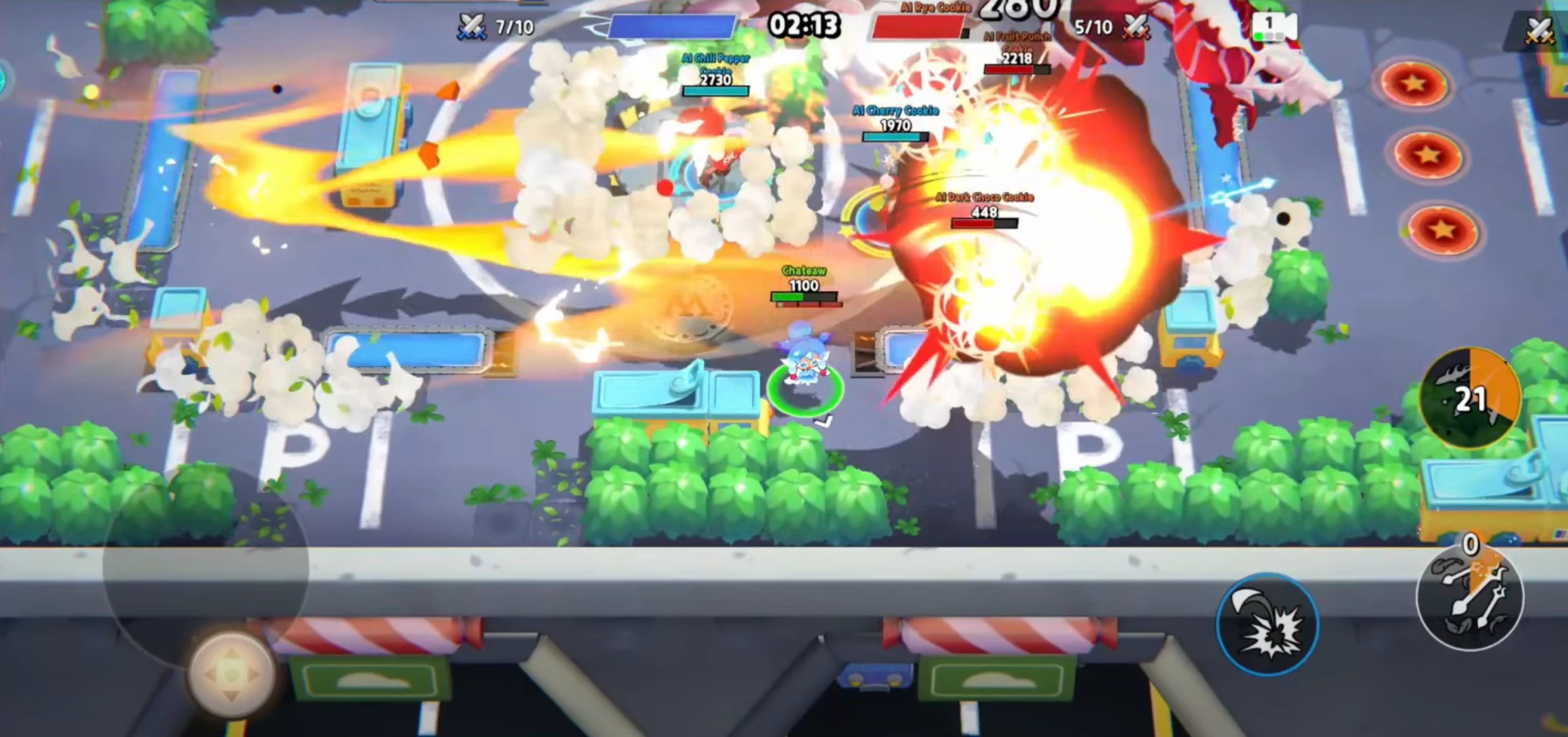
Task: Open the crossed swords battle panel
Action: pos(1539,30)
